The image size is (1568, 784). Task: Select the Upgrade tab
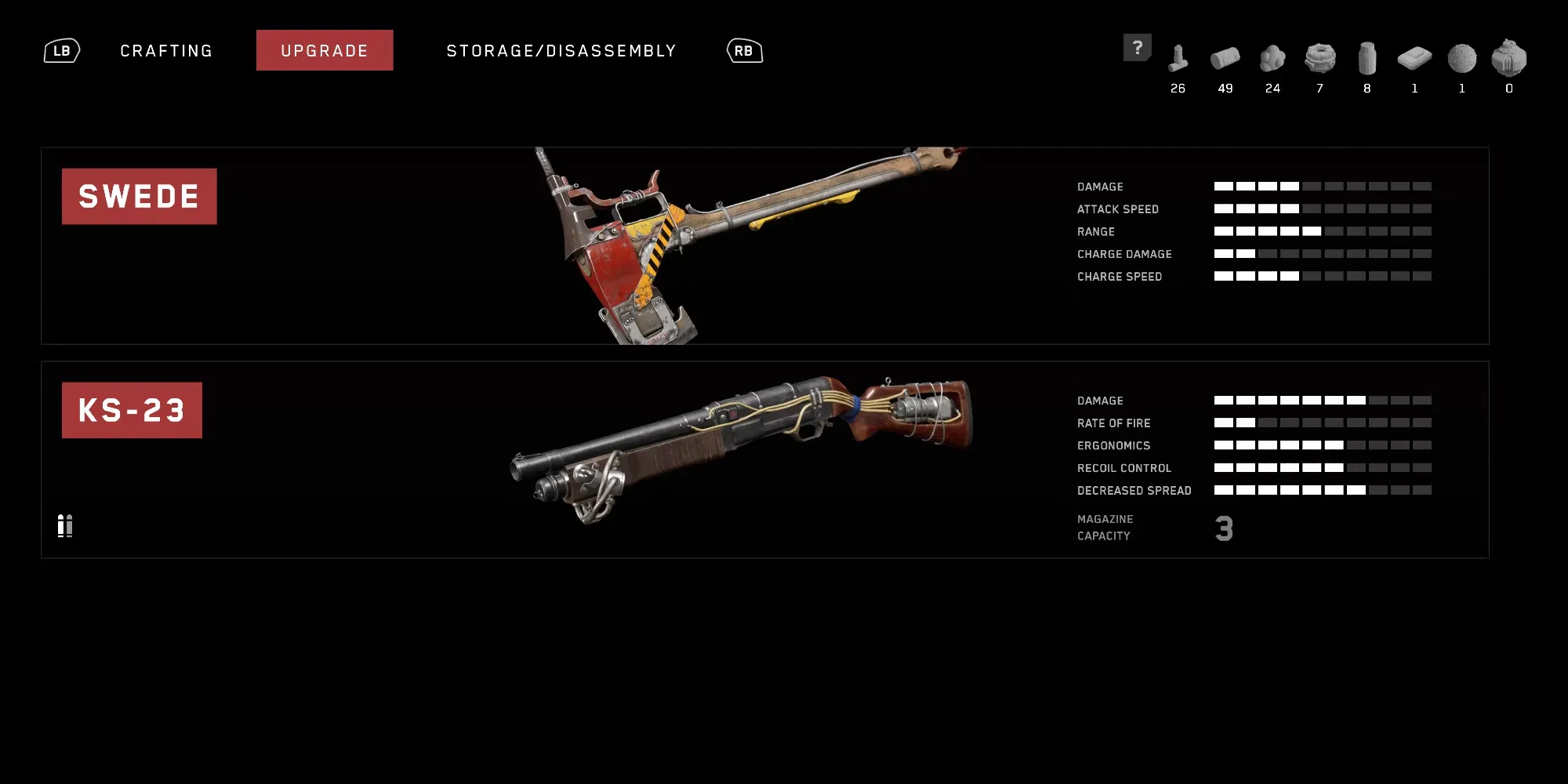(x=325, y=51)
